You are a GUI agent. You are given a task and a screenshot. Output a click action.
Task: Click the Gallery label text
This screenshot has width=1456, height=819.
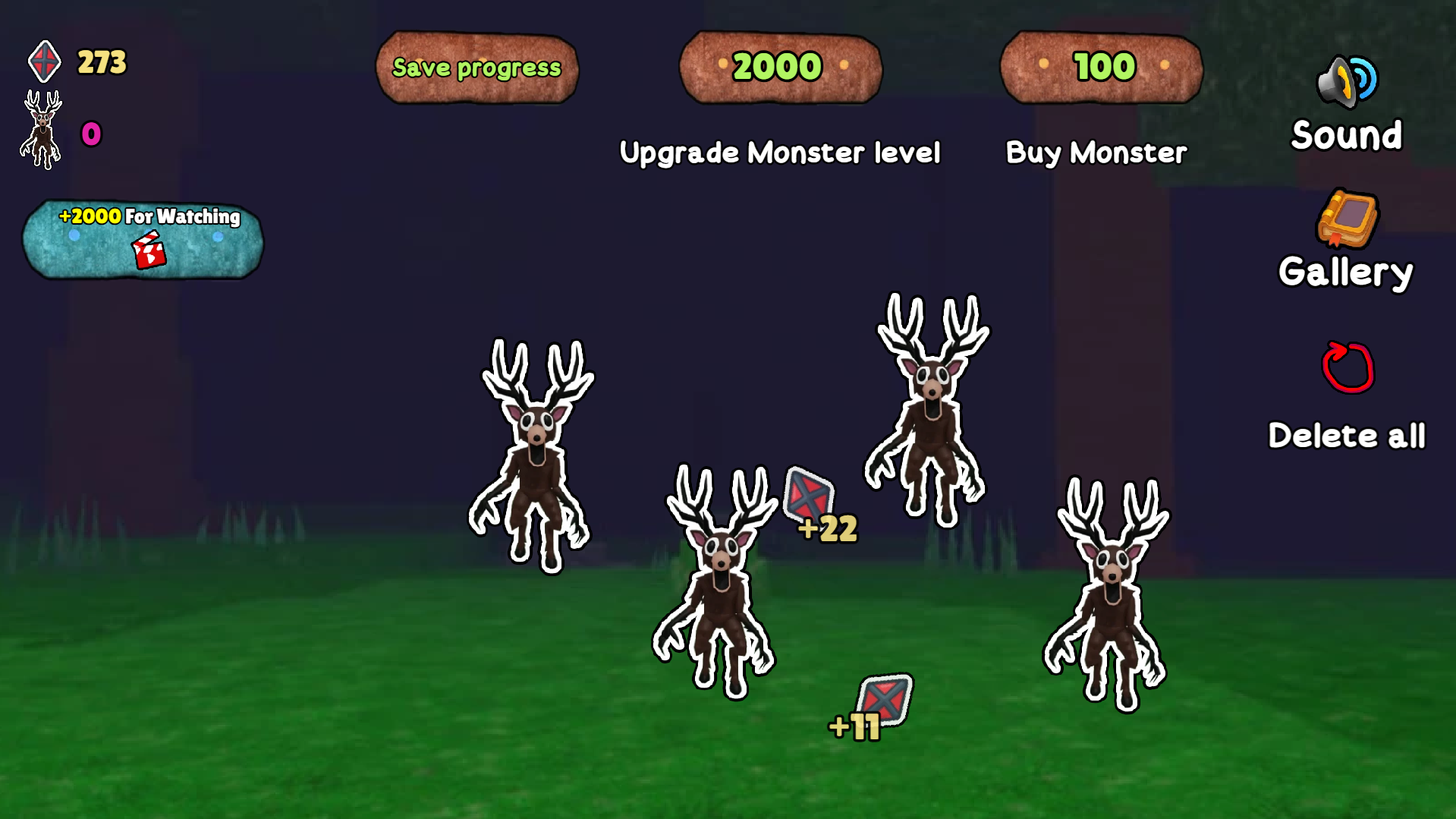(x=1345, y=271)
